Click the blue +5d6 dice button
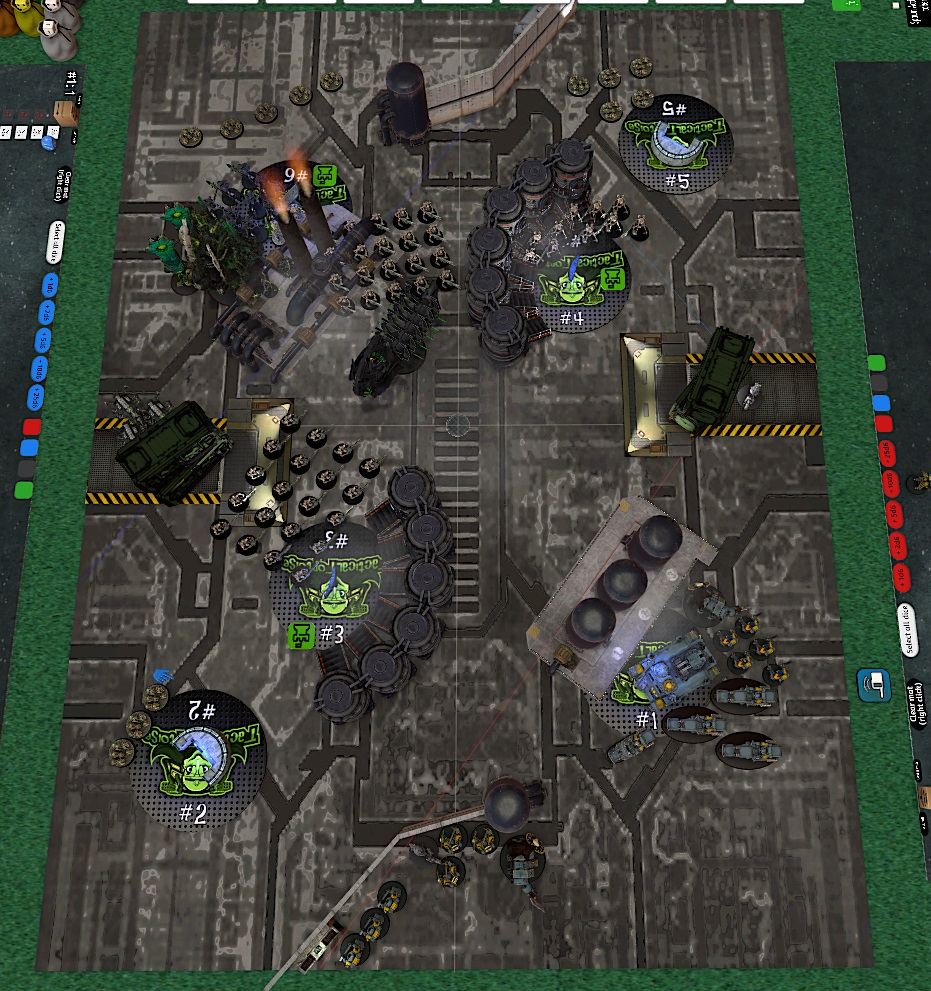931x991 pixels. (x=42, y=341)
